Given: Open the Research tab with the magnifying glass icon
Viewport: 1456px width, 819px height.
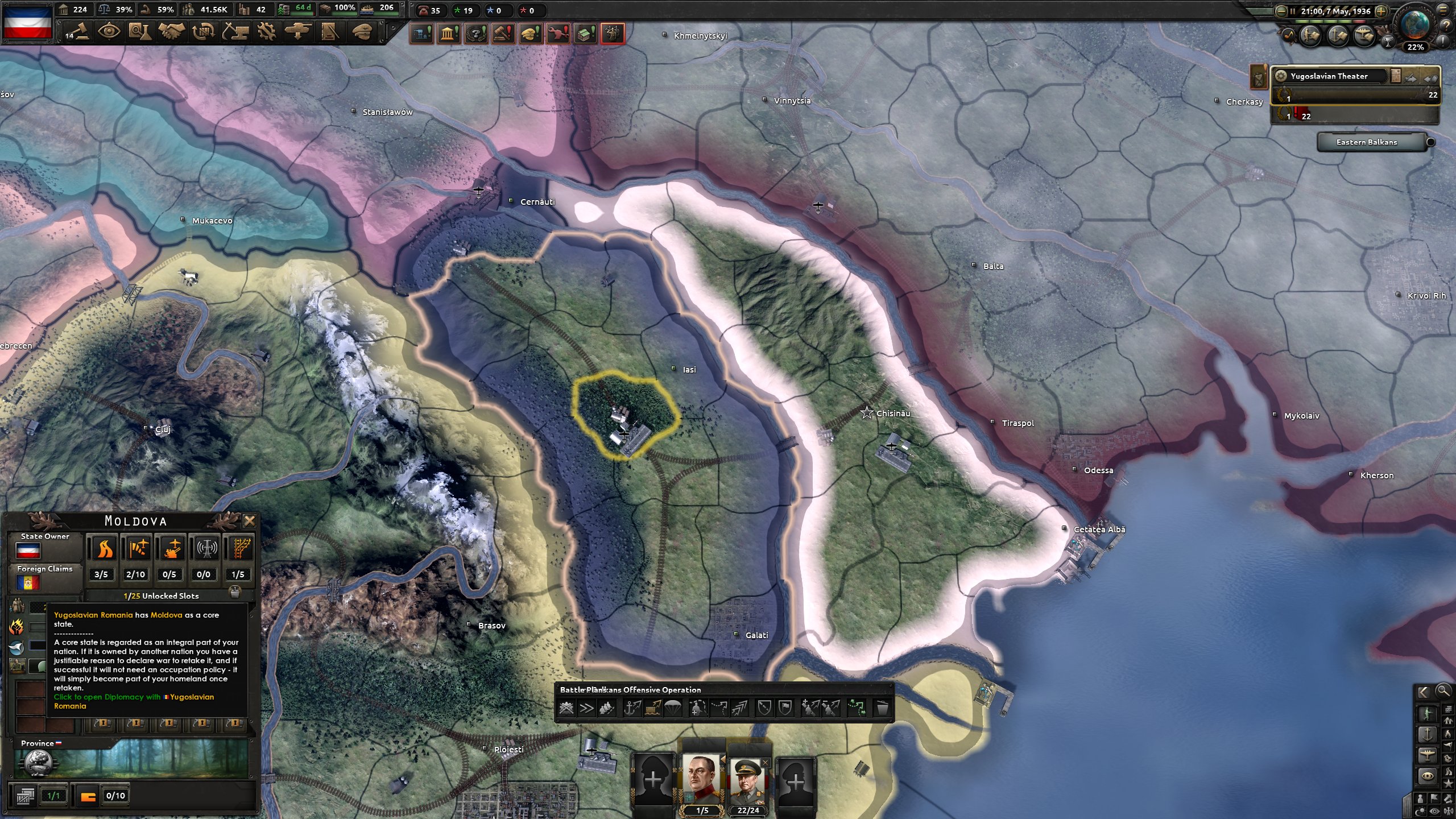Looking at the screenshot, I should 139,32.
